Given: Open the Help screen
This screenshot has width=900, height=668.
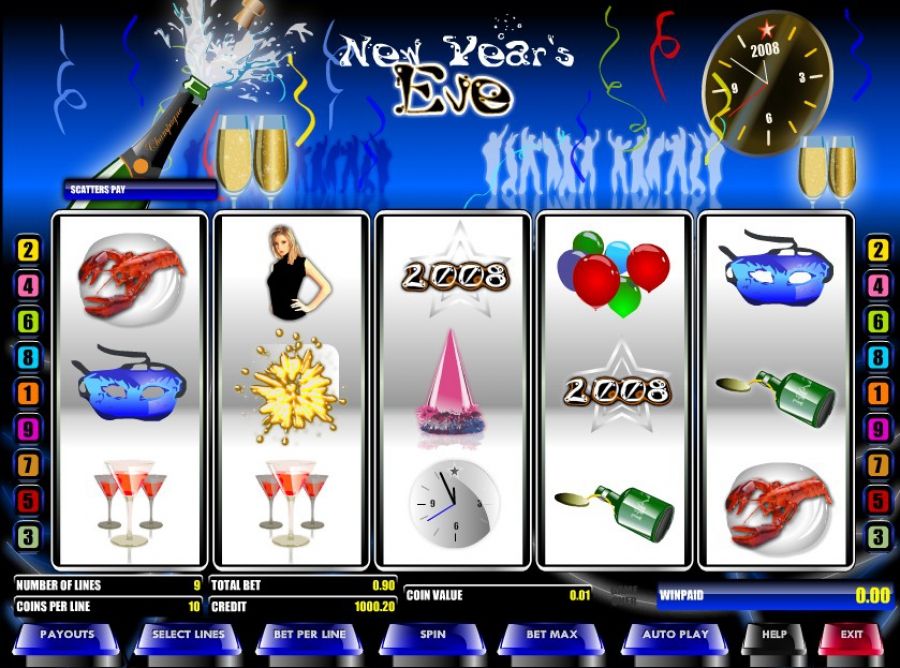Looking at the screenshot, I should click(773, 635).
